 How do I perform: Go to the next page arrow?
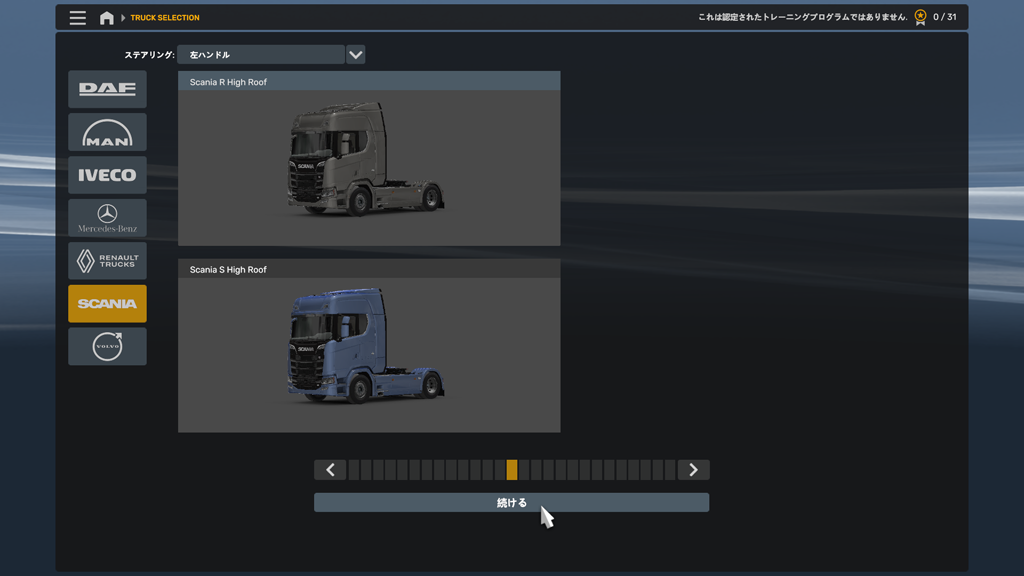point(693,470)
